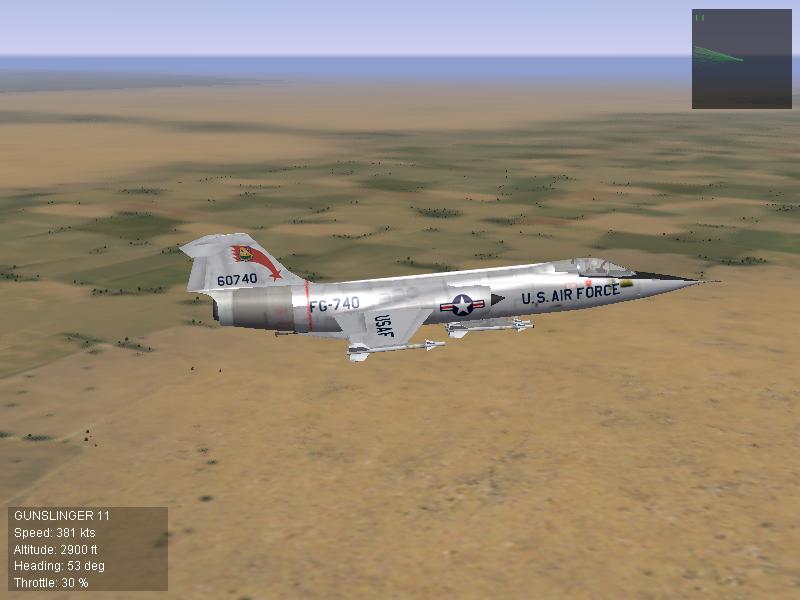Click the radar display panel
The width and height of the screenshot is (800, 600).
[741, 59]
